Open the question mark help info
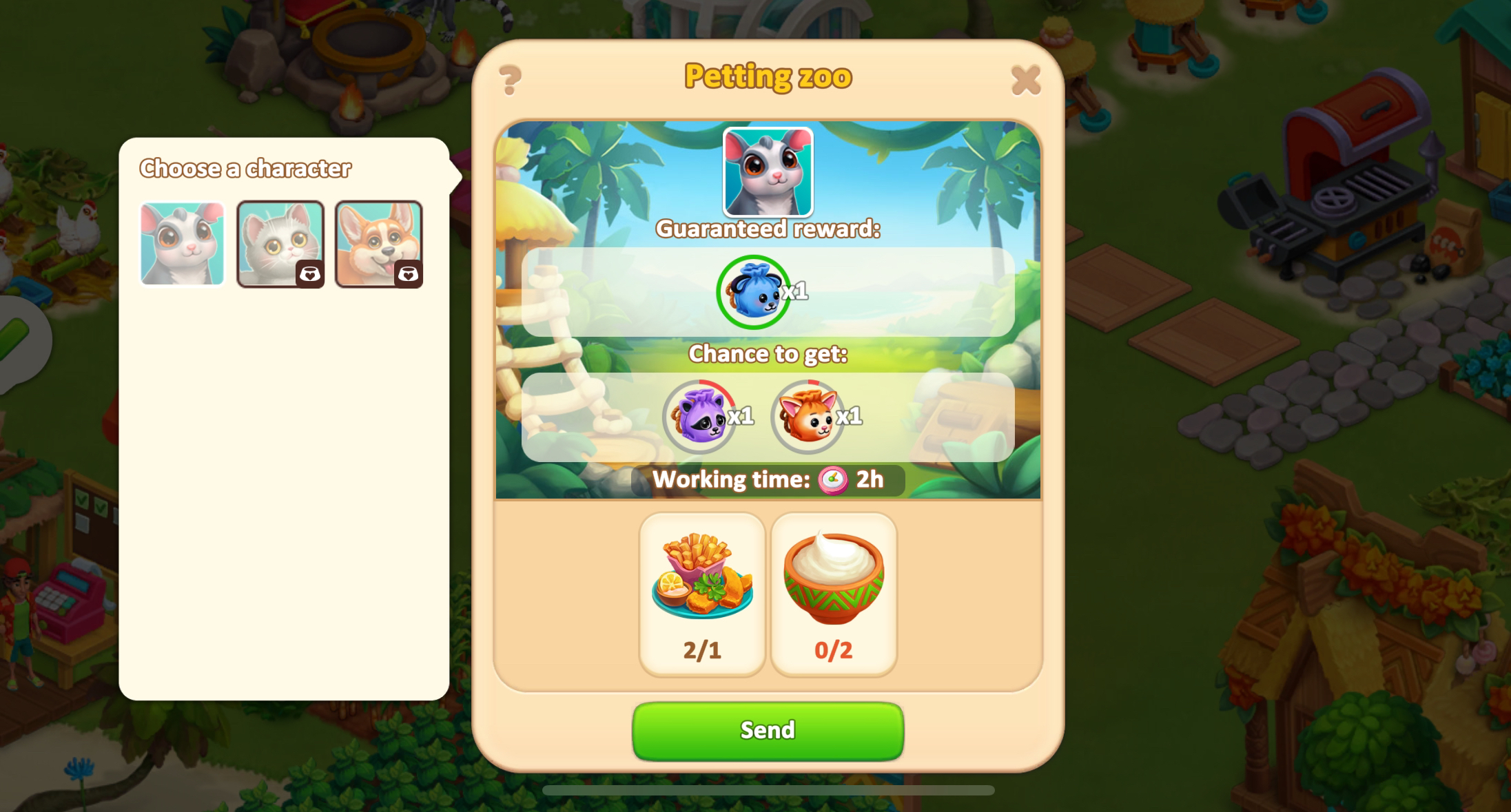The height and width of the screenshot is (812, 1511). [510, 81]
